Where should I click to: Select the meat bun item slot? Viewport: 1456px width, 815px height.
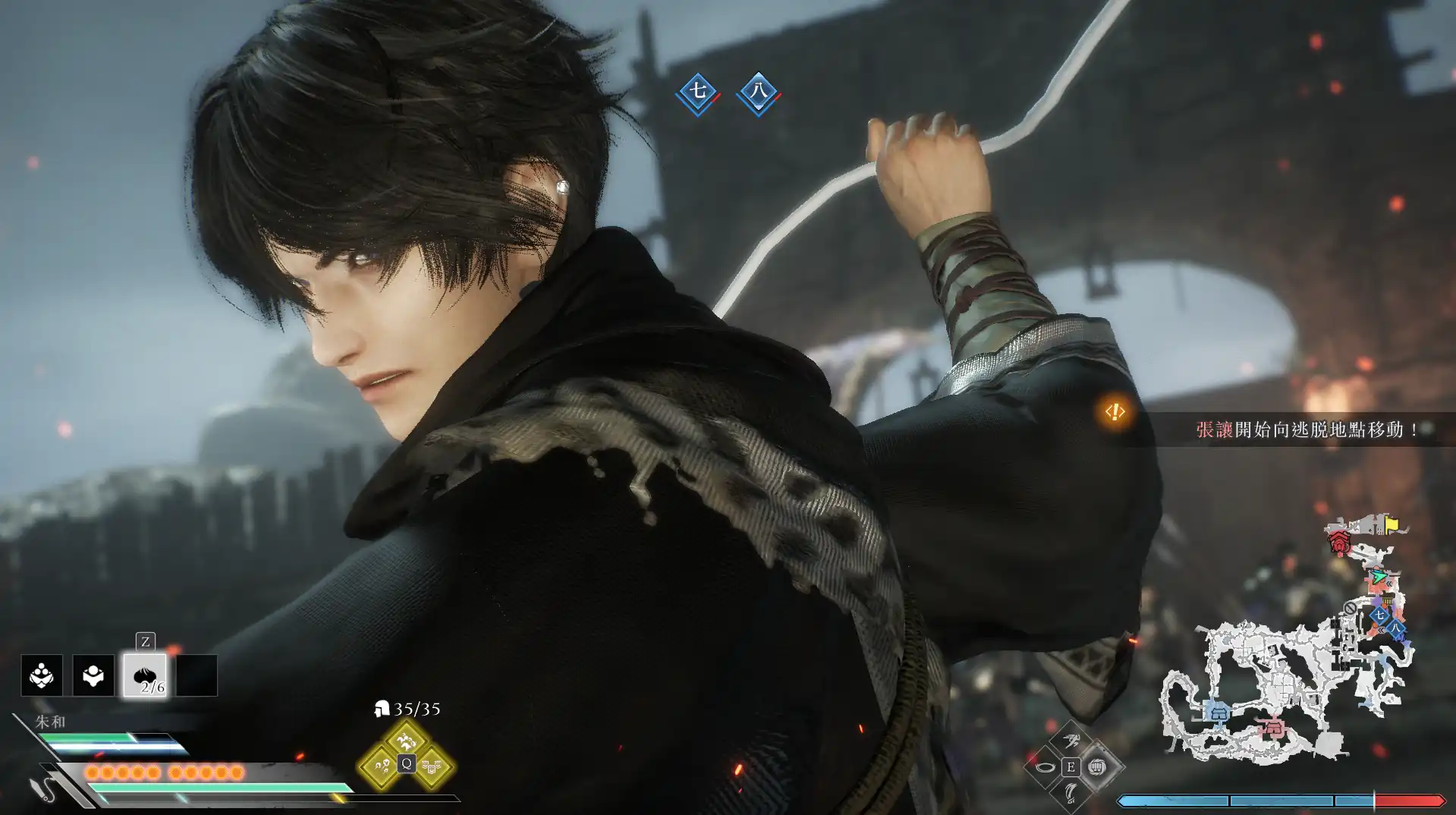(145, 675)
